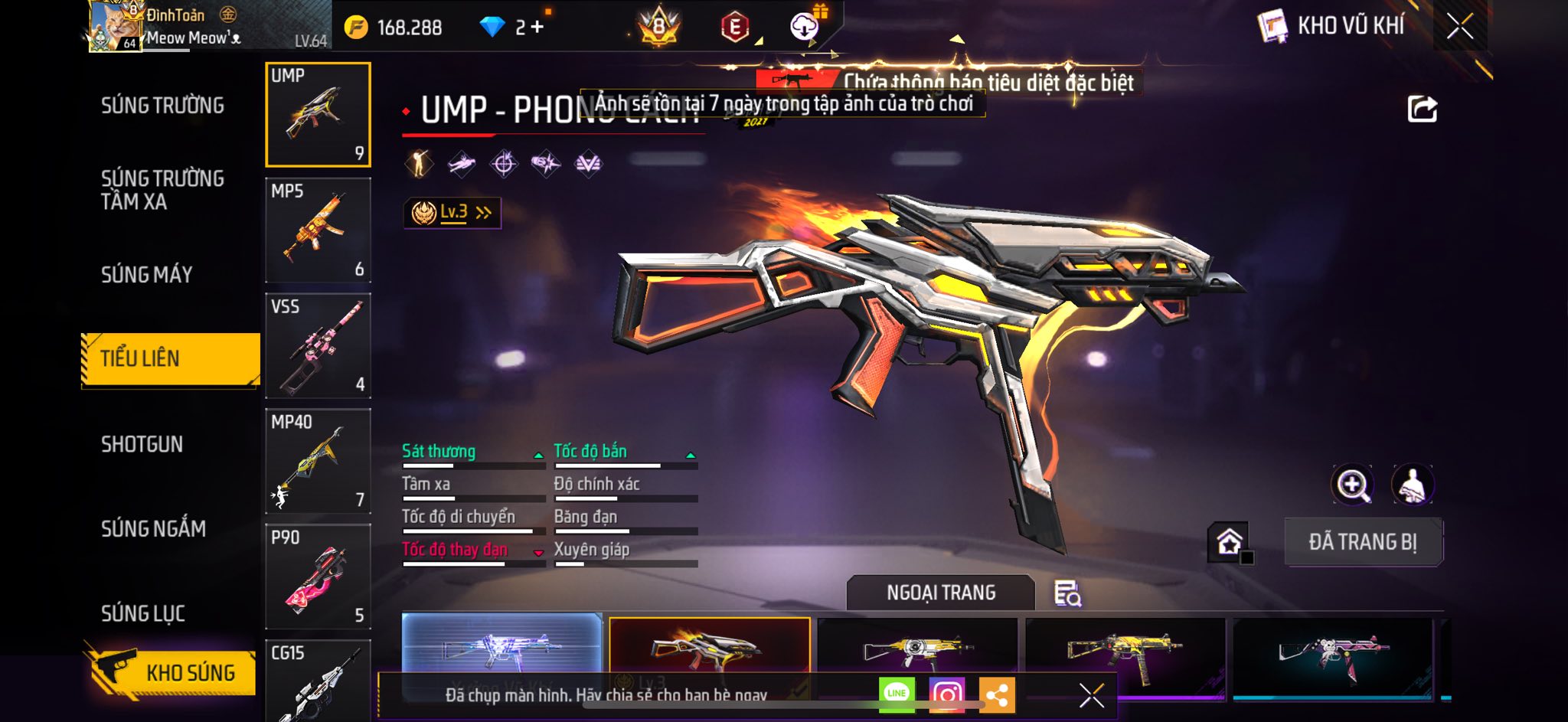The width and height of the screenshot is (1568, 722).
Task: Open the NGOẠI TRANG skins tab
Action: pos(941,593)
